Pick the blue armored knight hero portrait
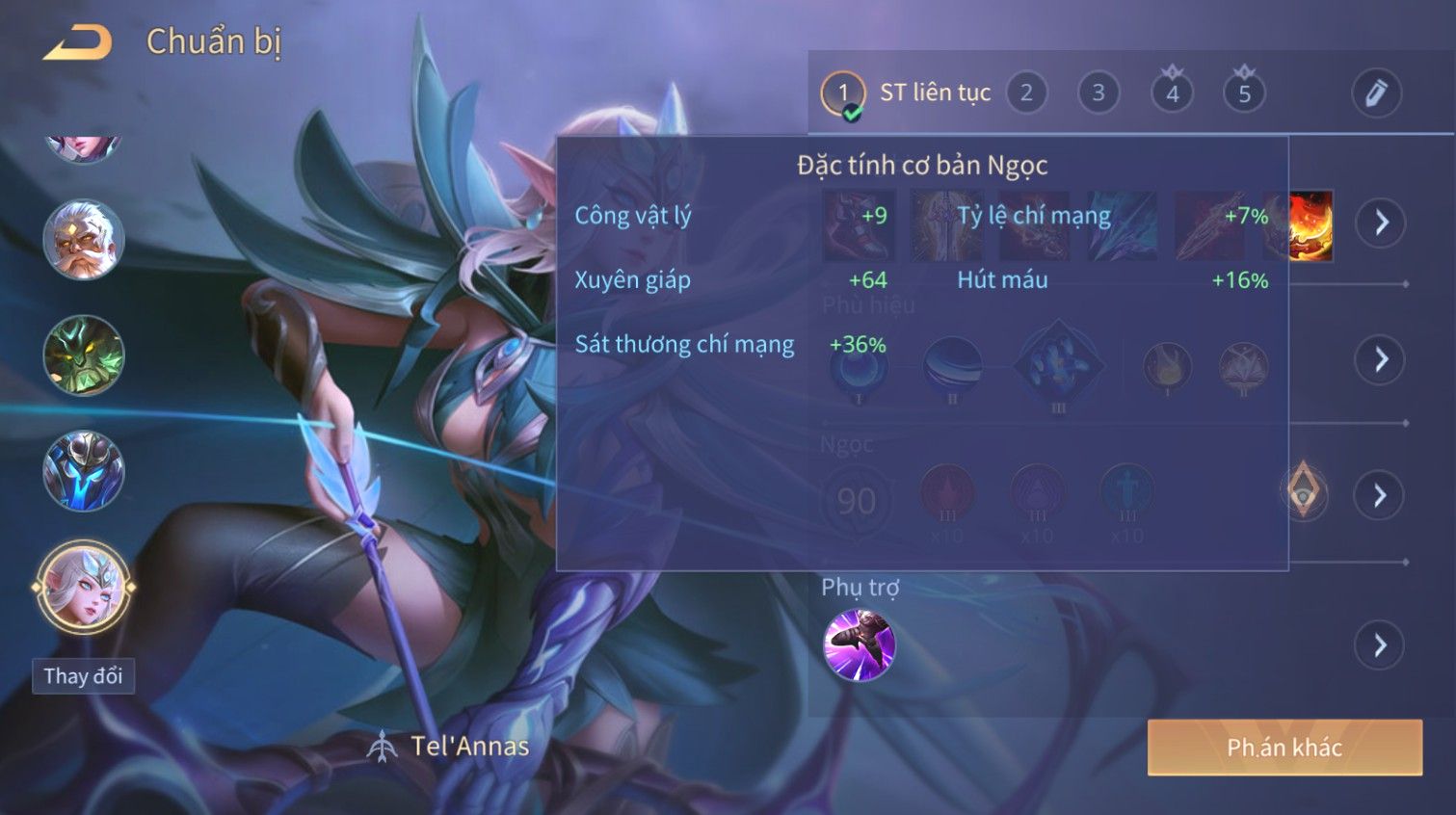Screen dimensions: 1456x815 coord(84,471)
